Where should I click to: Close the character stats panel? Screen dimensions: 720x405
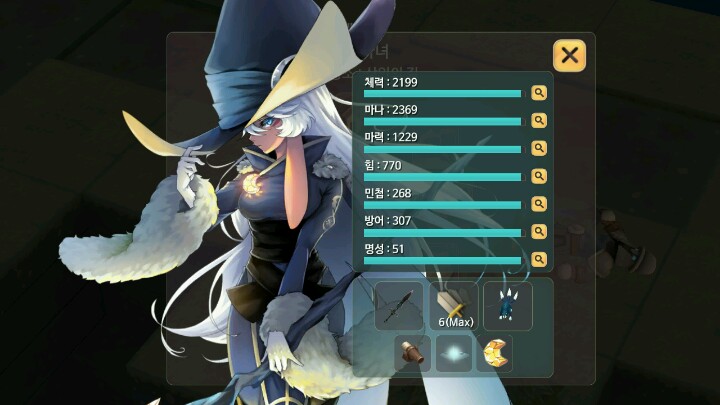pos(569,55)
